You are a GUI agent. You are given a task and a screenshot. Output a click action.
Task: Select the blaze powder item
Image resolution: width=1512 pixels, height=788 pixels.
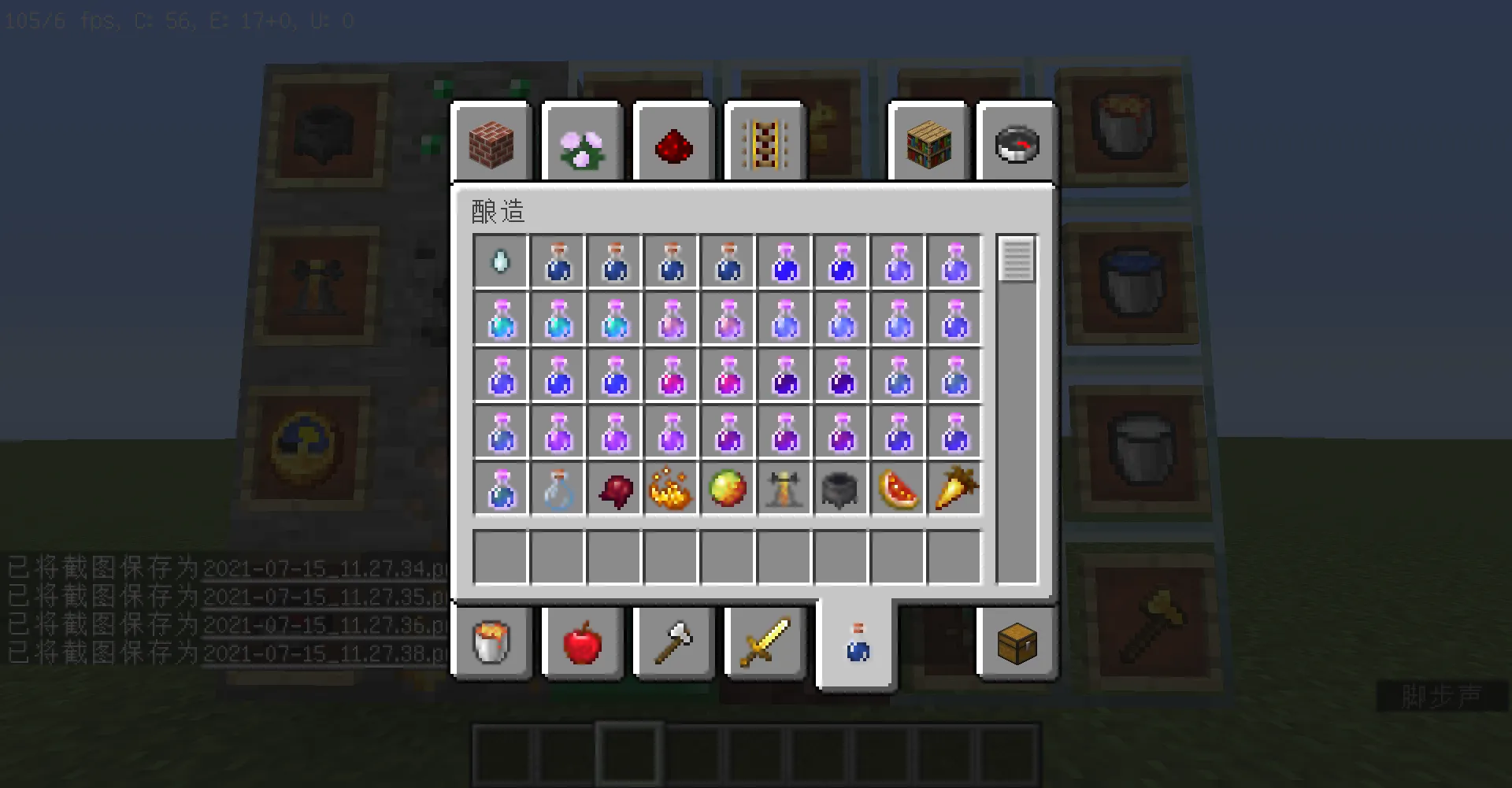672,488
